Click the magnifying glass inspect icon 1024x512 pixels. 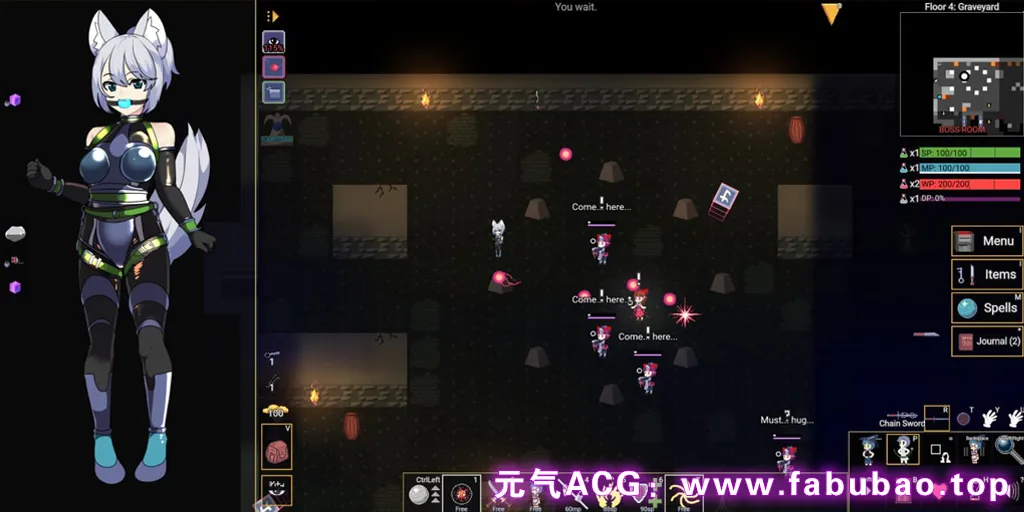[1007, 448]
